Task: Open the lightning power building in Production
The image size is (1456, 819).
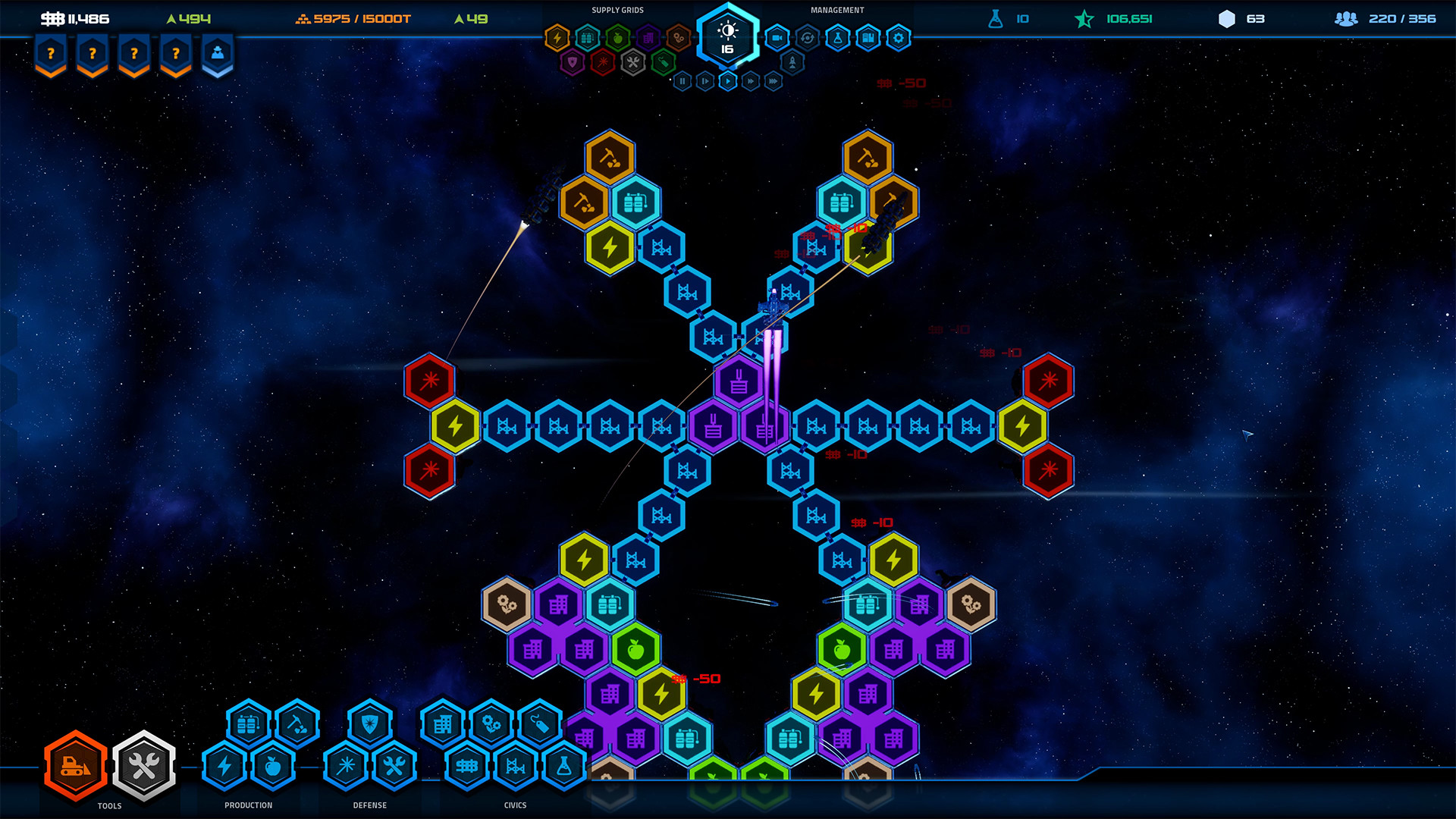Action: coord(224,765)
